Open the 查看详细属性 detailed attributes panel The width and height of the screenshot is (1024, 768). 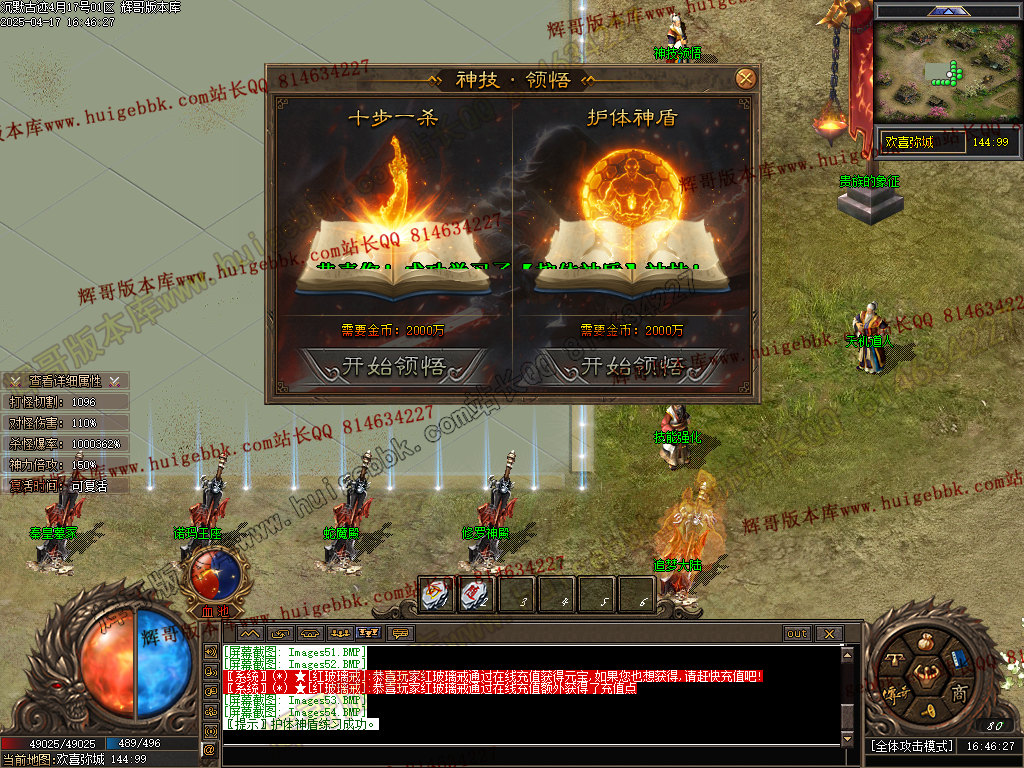(x=65, y=381)
